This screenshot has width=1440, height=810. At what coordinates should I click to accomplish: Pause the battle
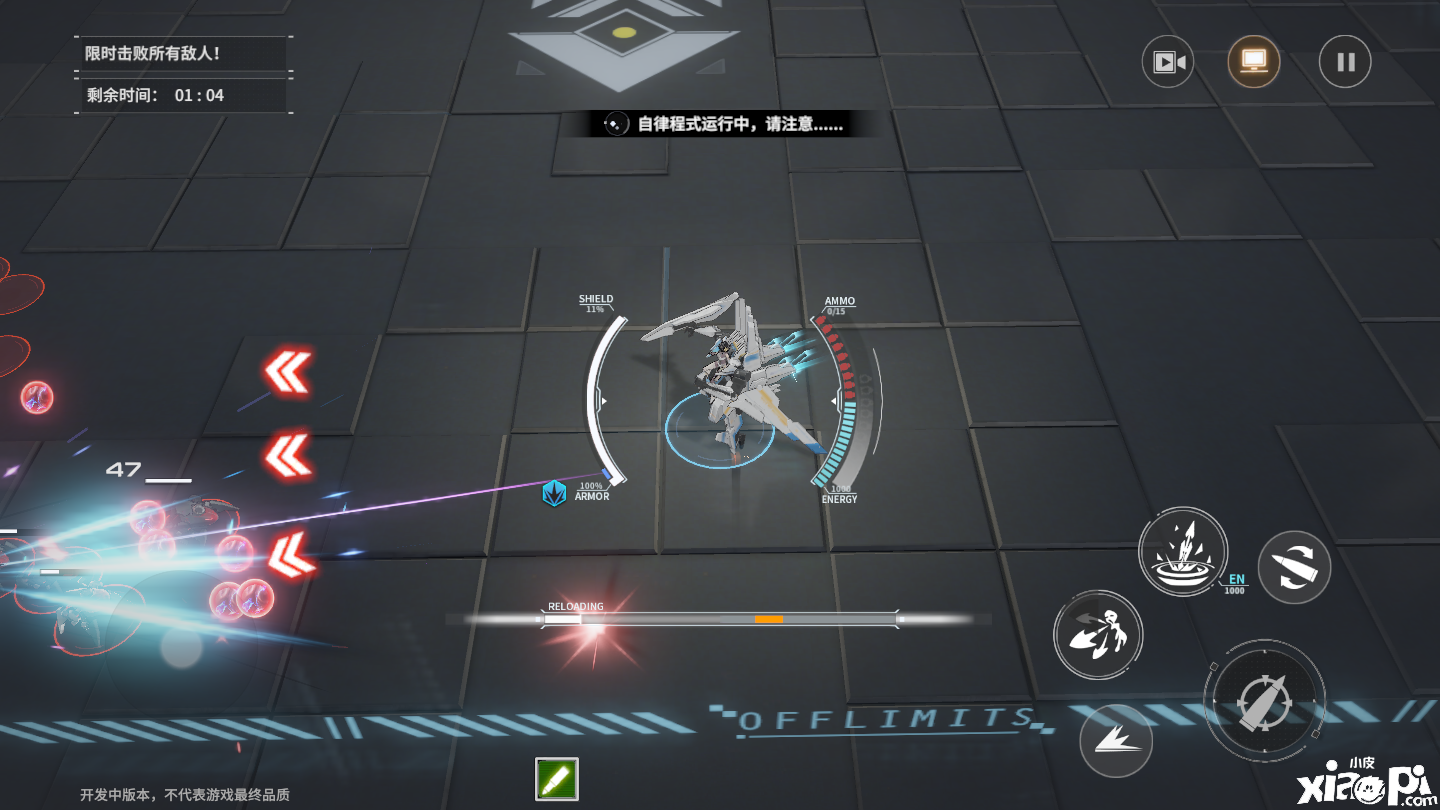click(x=1345, y=62)
